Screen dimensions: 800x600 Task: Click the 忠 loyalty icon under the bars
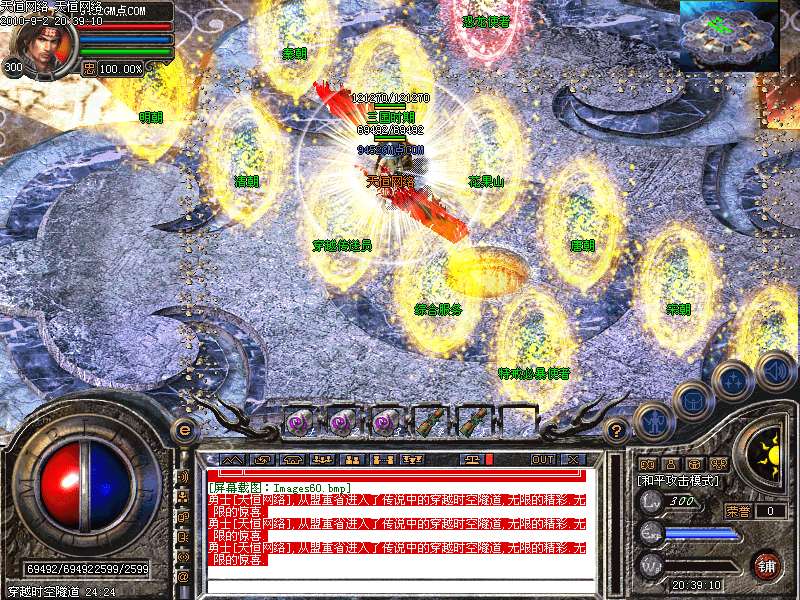coord(88,69)
